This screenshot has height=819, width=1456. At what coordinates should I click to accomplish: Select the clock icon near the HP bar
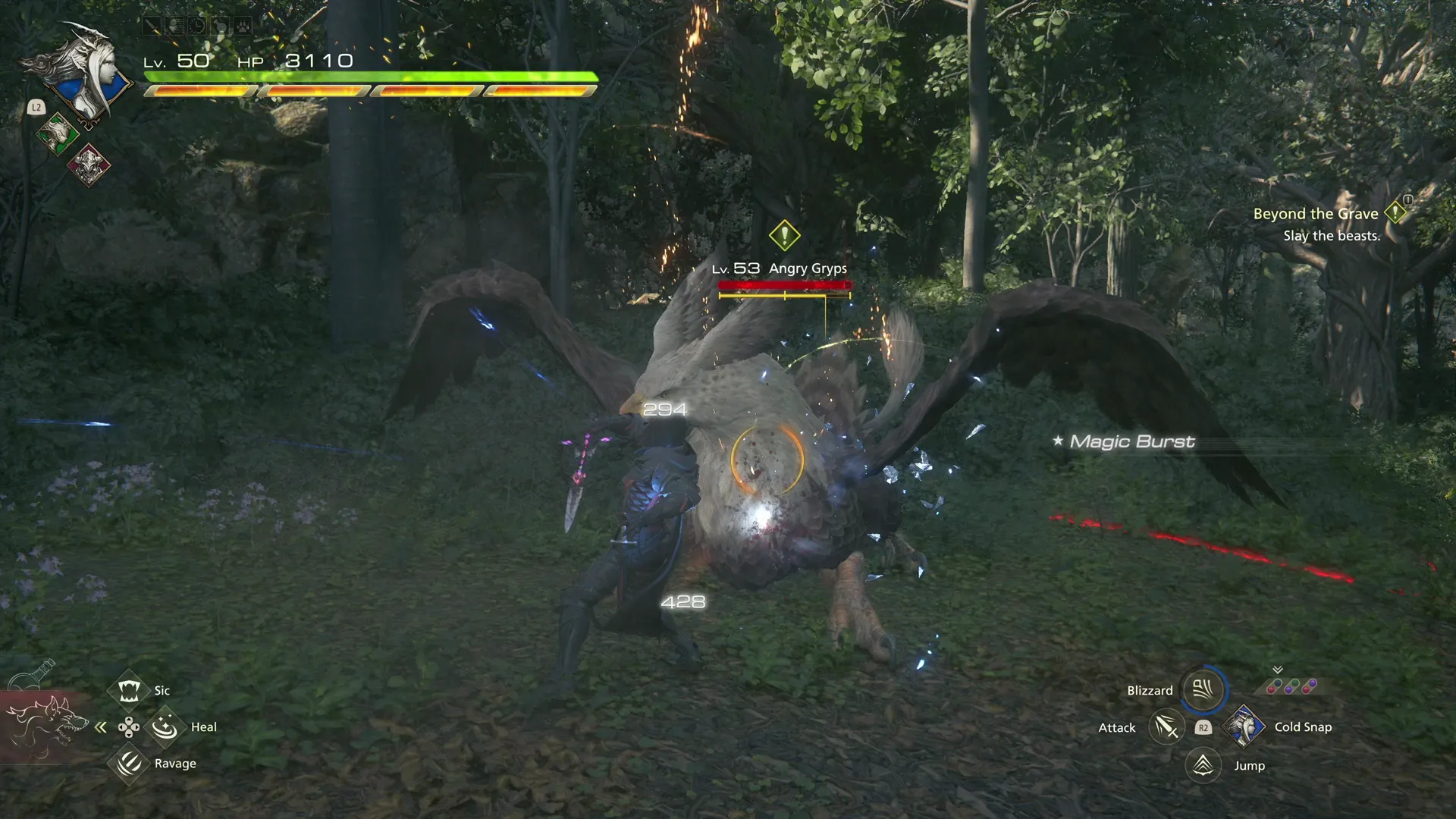coord(198,25)
